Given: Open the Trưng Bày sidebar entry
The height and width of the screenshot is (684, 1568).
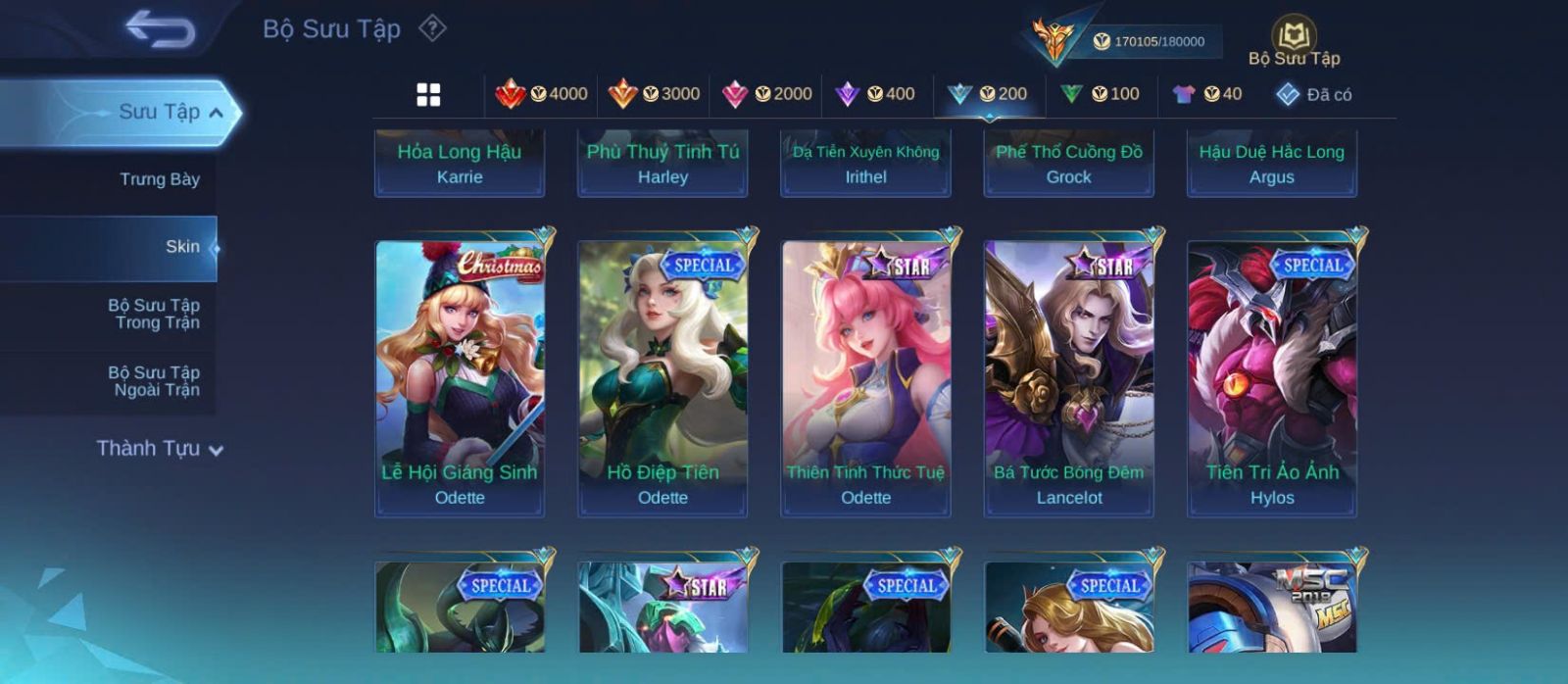Looking at the screenshot, I should 159,179.
